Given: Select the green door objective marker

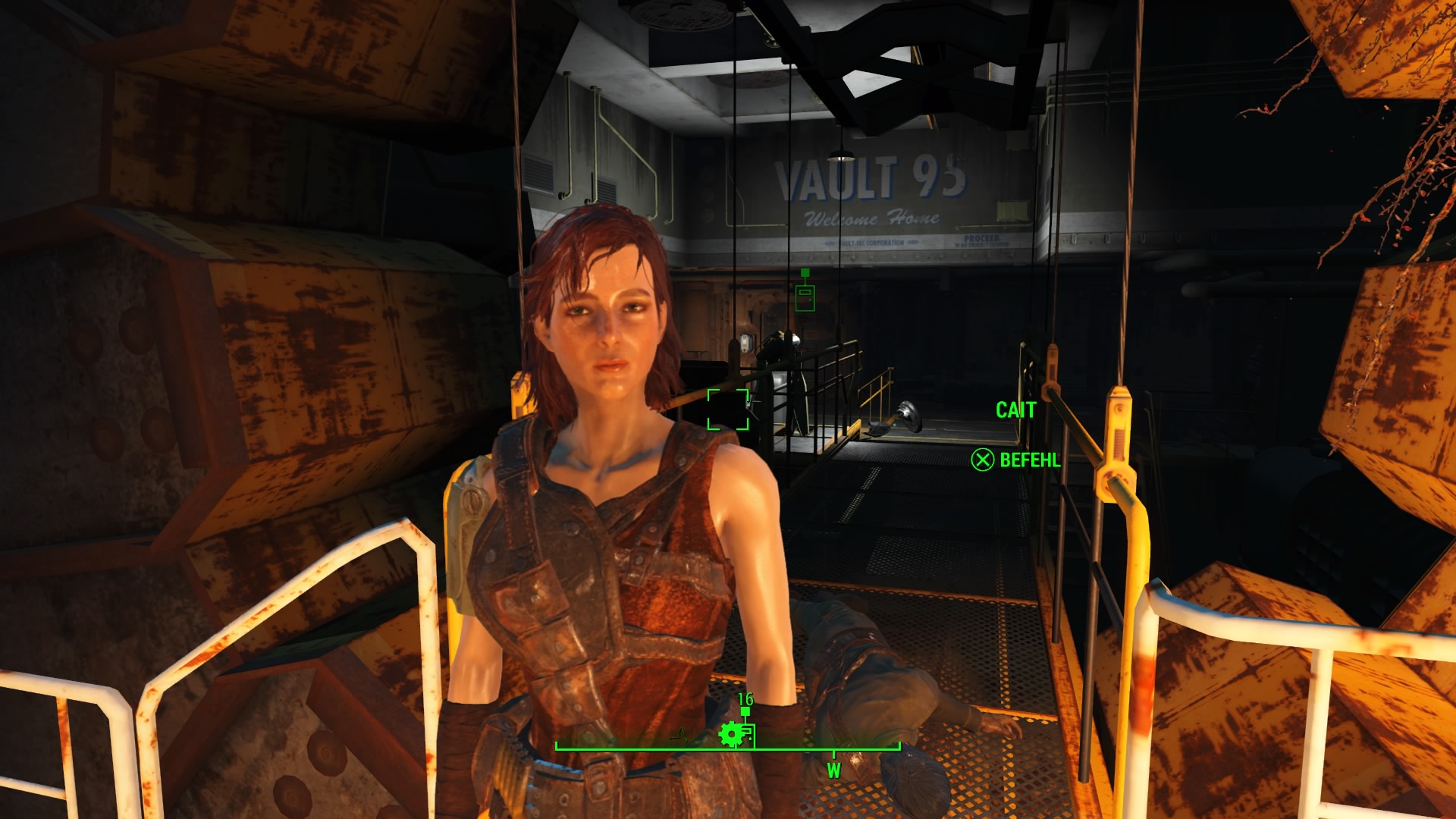Looking at the screenshot, I should [x=805, y=296].
